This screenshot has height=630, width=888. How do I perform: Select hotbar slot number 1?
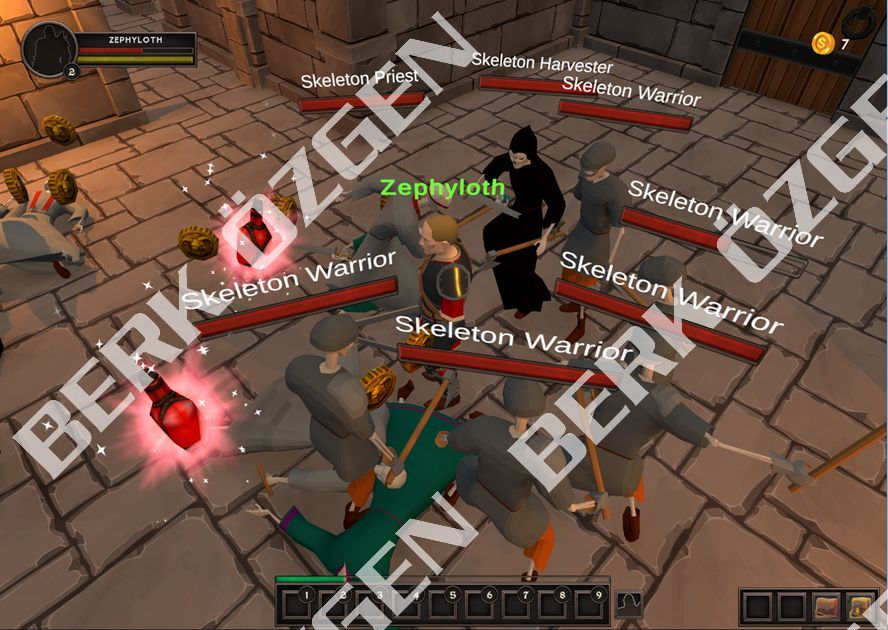(x=298, y=605)
